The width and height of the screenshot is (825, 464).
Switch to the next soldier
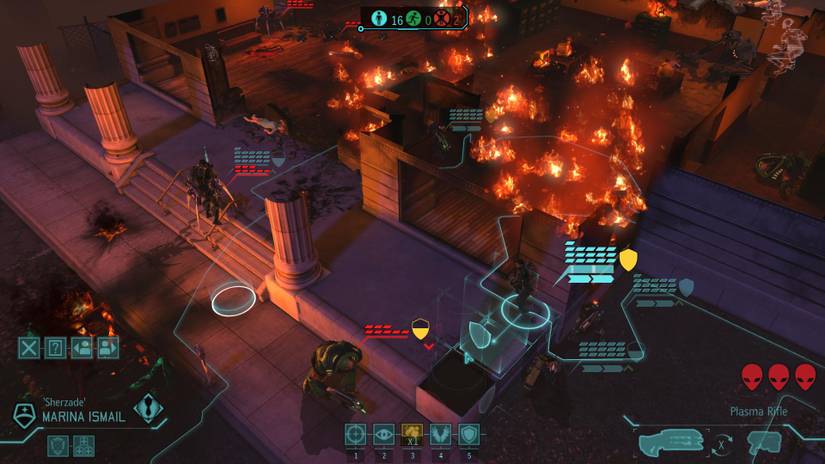[x=108, y=348]
